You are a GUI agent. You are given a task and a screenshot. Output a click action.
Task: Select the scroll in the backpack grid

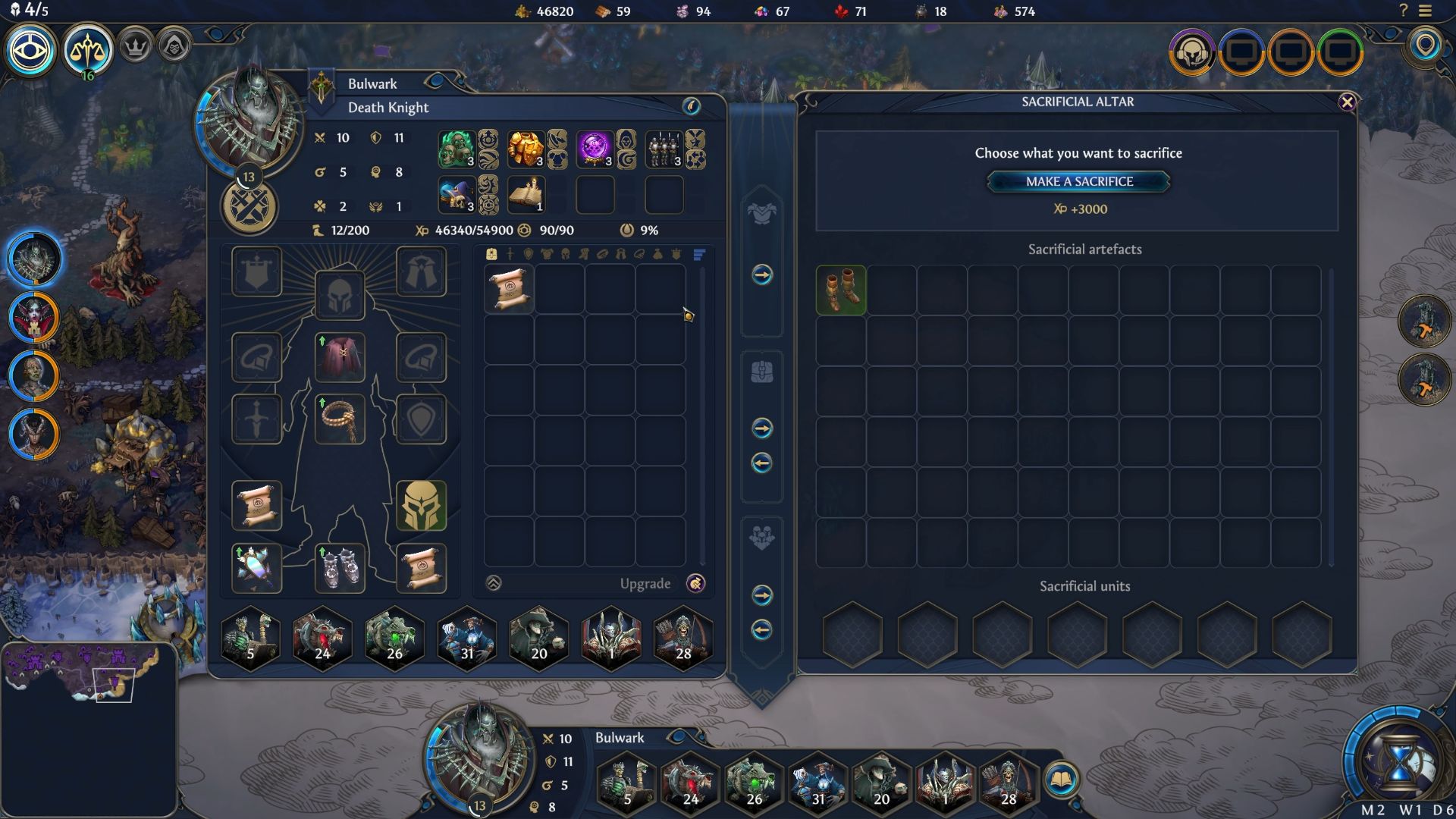[x=509, y=290]
